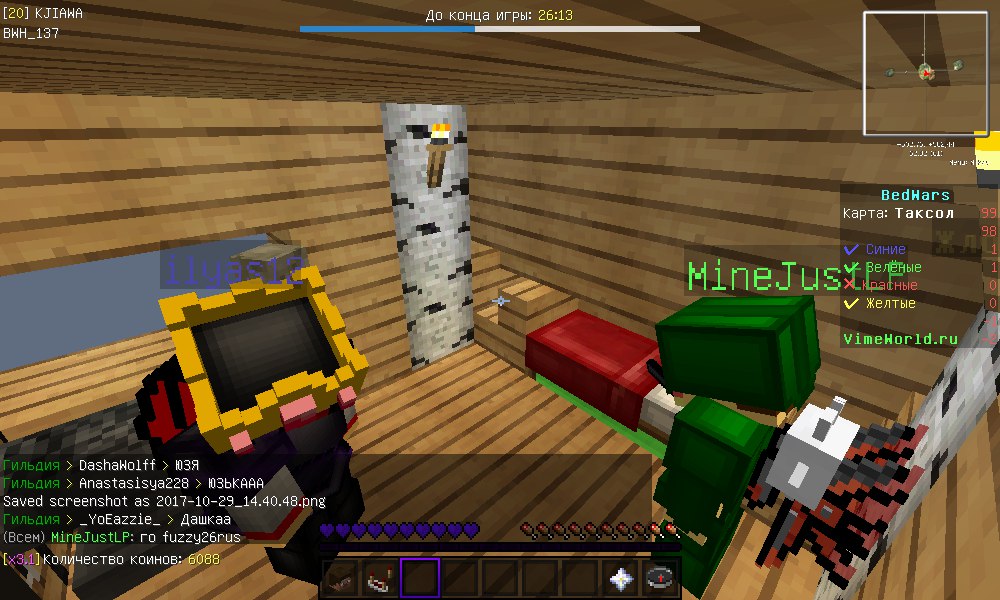Viewport: 1000px width, 600px height.
Task: Click the minimap in the corner
Action: tap(925, 73)
